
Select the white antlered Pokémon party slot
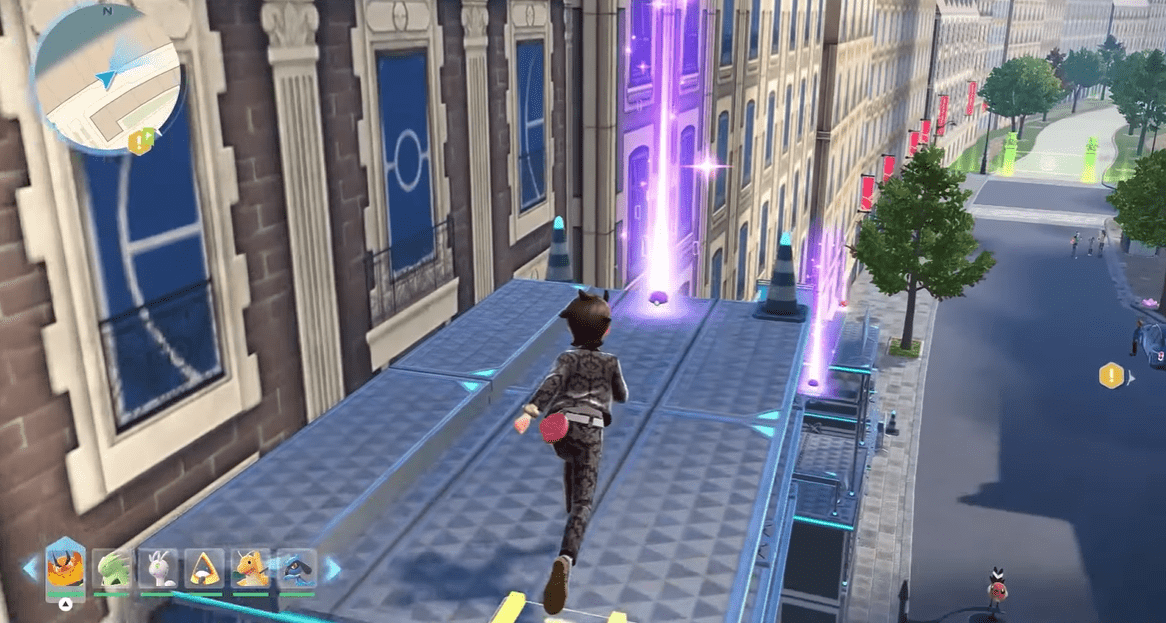click(158, 568)
